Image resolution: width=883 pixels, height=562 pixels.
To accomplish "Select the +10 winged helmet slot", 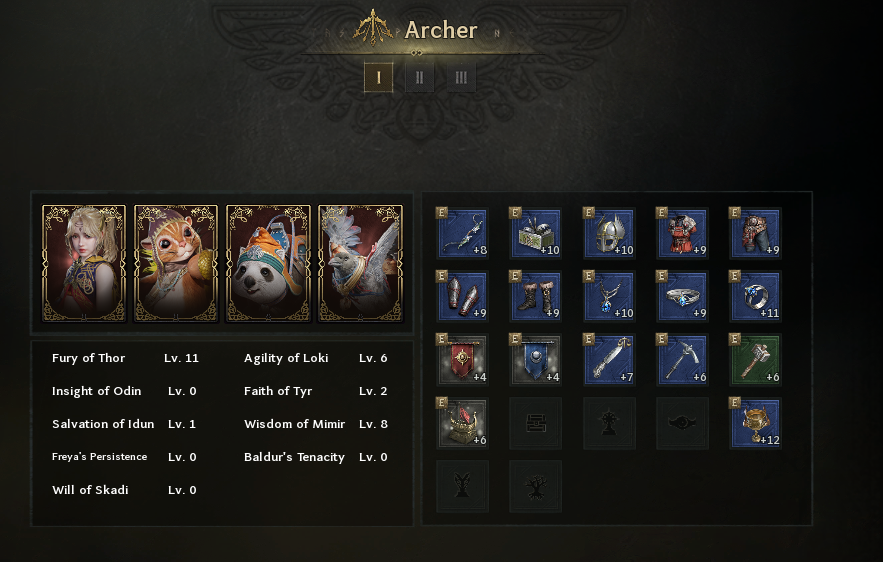I will click(609, 233).
